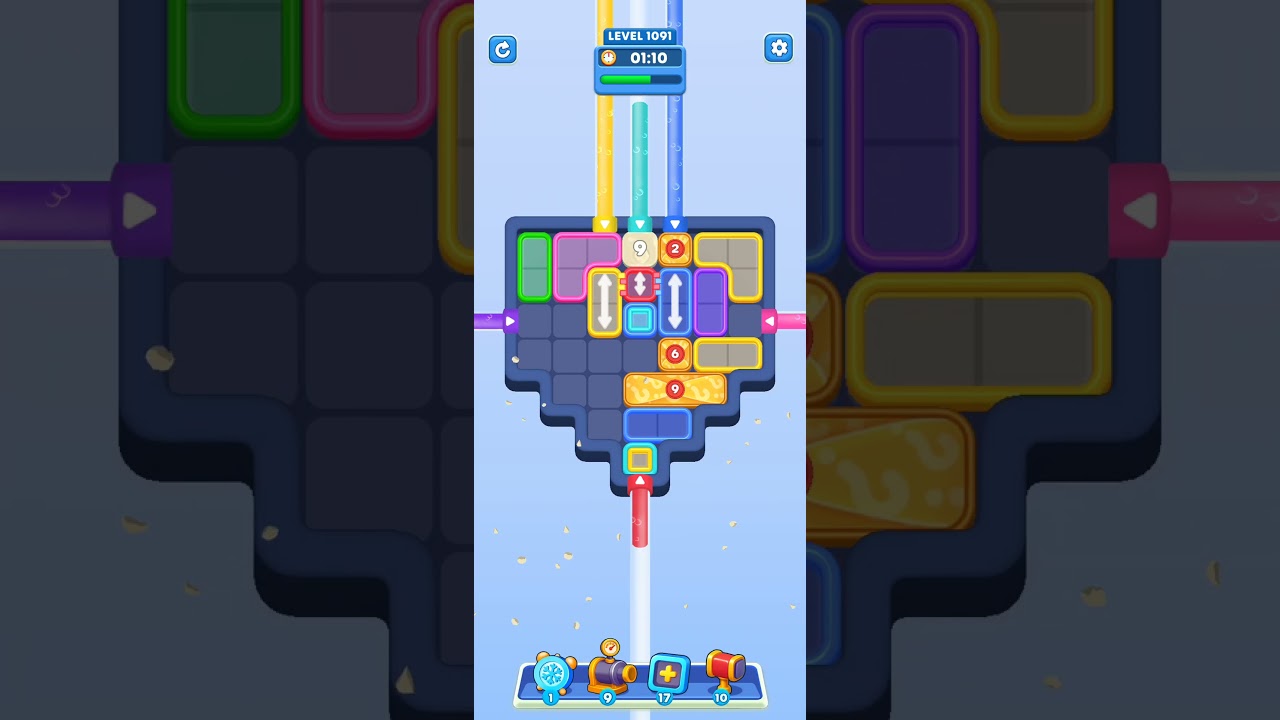Screen dimensions: 1280x720
Task: Open the settings gear
Action: point(779,47)
